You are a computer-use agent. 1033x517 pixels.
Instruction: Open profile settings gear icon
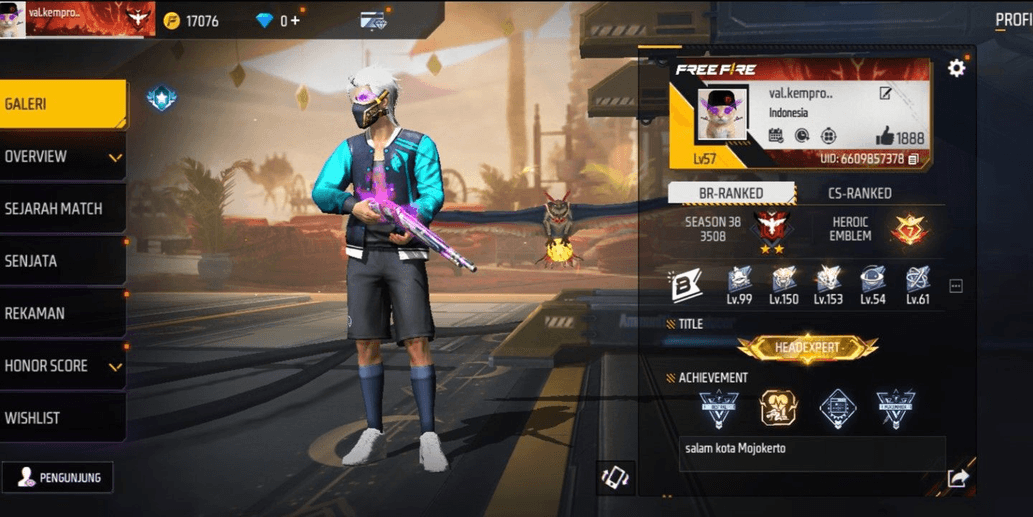tap(956, 68)
